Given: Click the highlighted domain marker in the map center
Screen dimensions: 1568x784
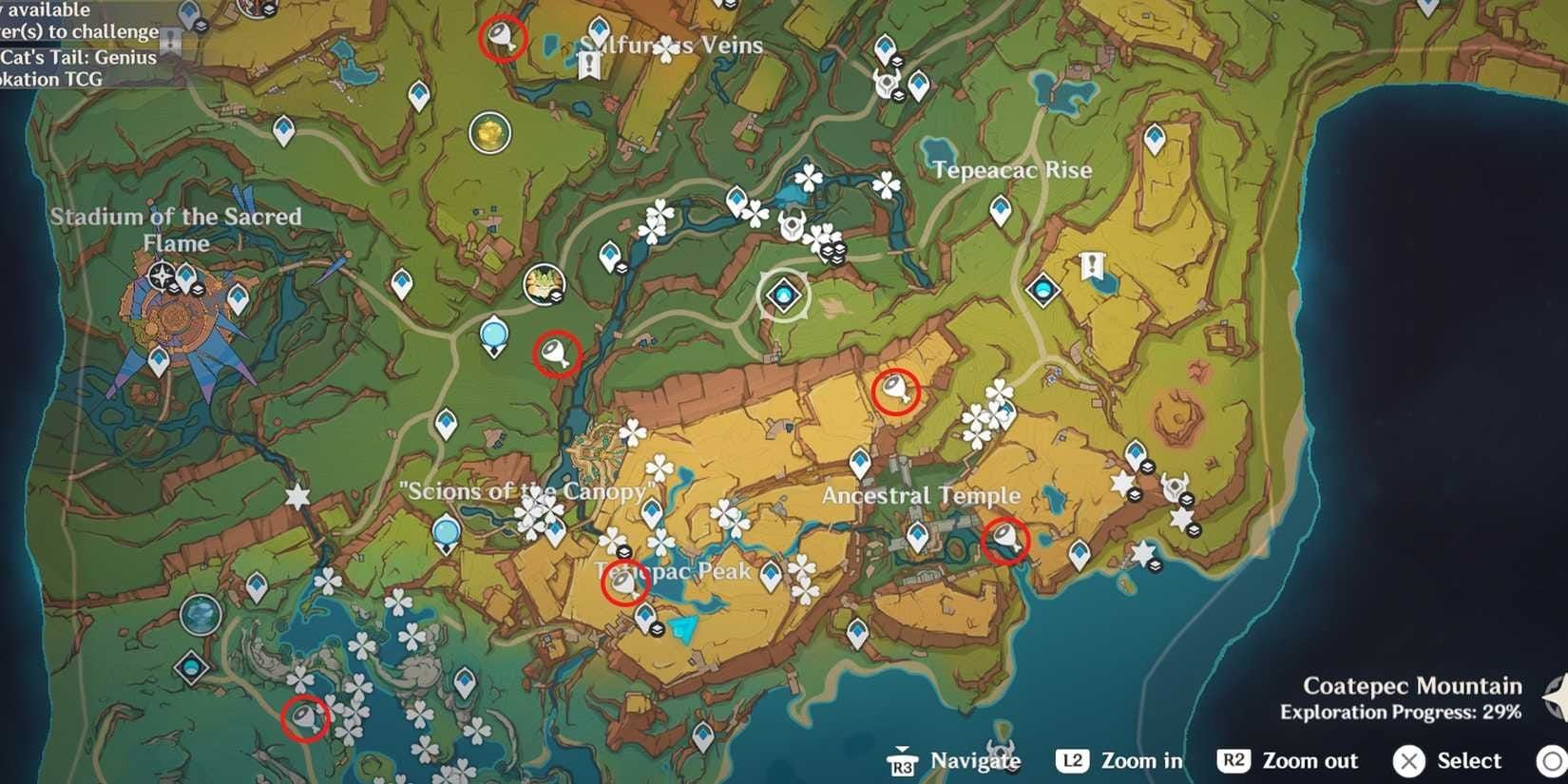Looking at the screenshot, I should coord(783,297).
